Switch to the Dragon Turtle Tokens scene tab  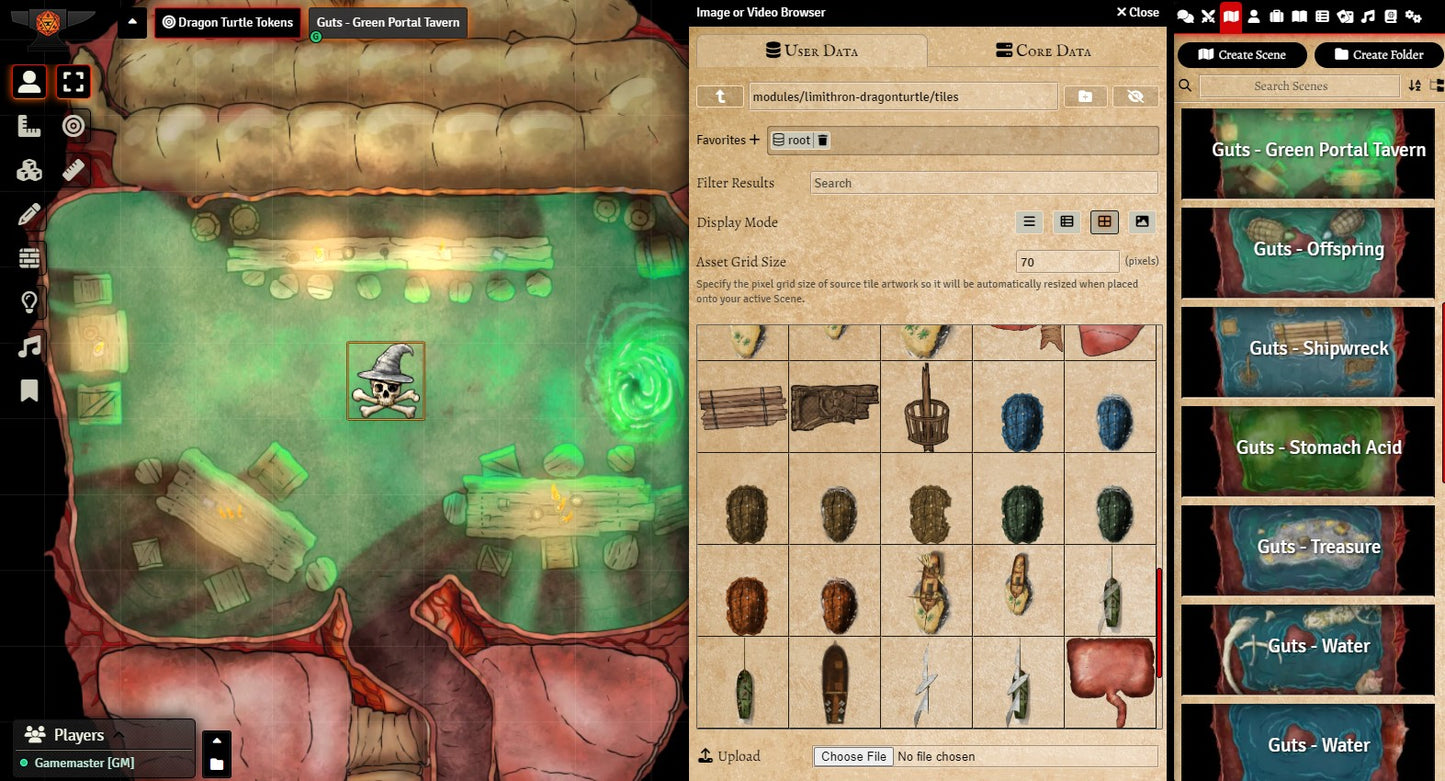click(x=228, y=22)
